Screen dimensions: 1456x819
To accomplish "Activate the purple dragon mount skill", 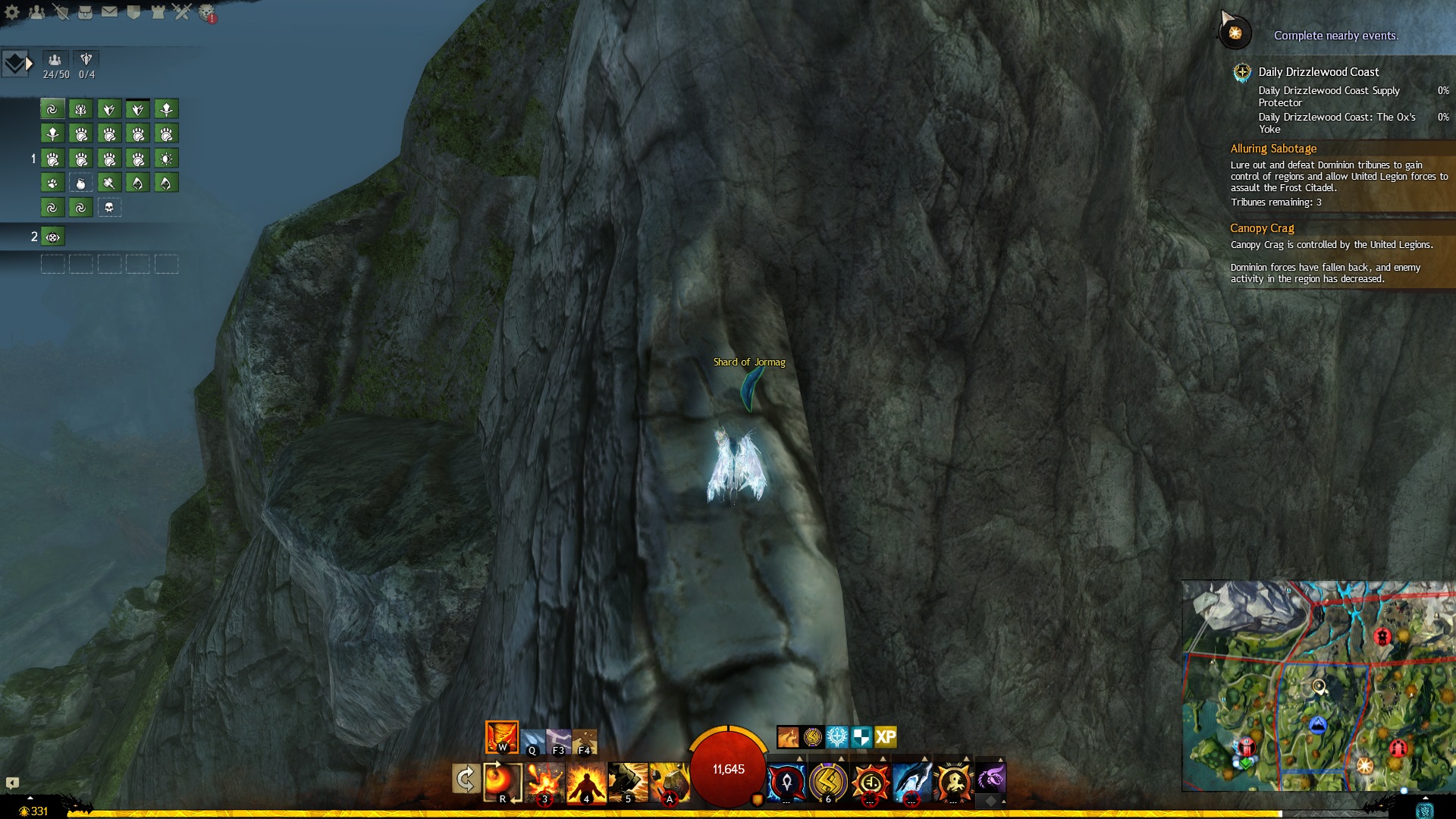I will point(990,779).
